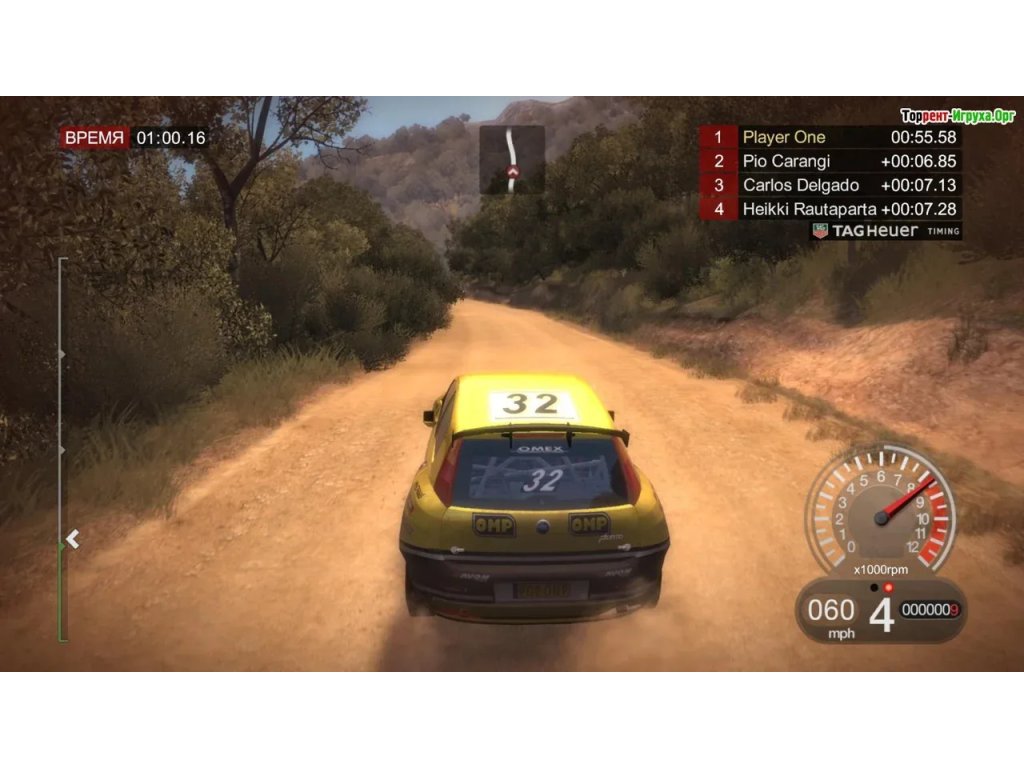Screen dimensions: 1024x768
Task: Open the Торрент-Игруха.Орг watermark link
Action: [x=957, y=115]
